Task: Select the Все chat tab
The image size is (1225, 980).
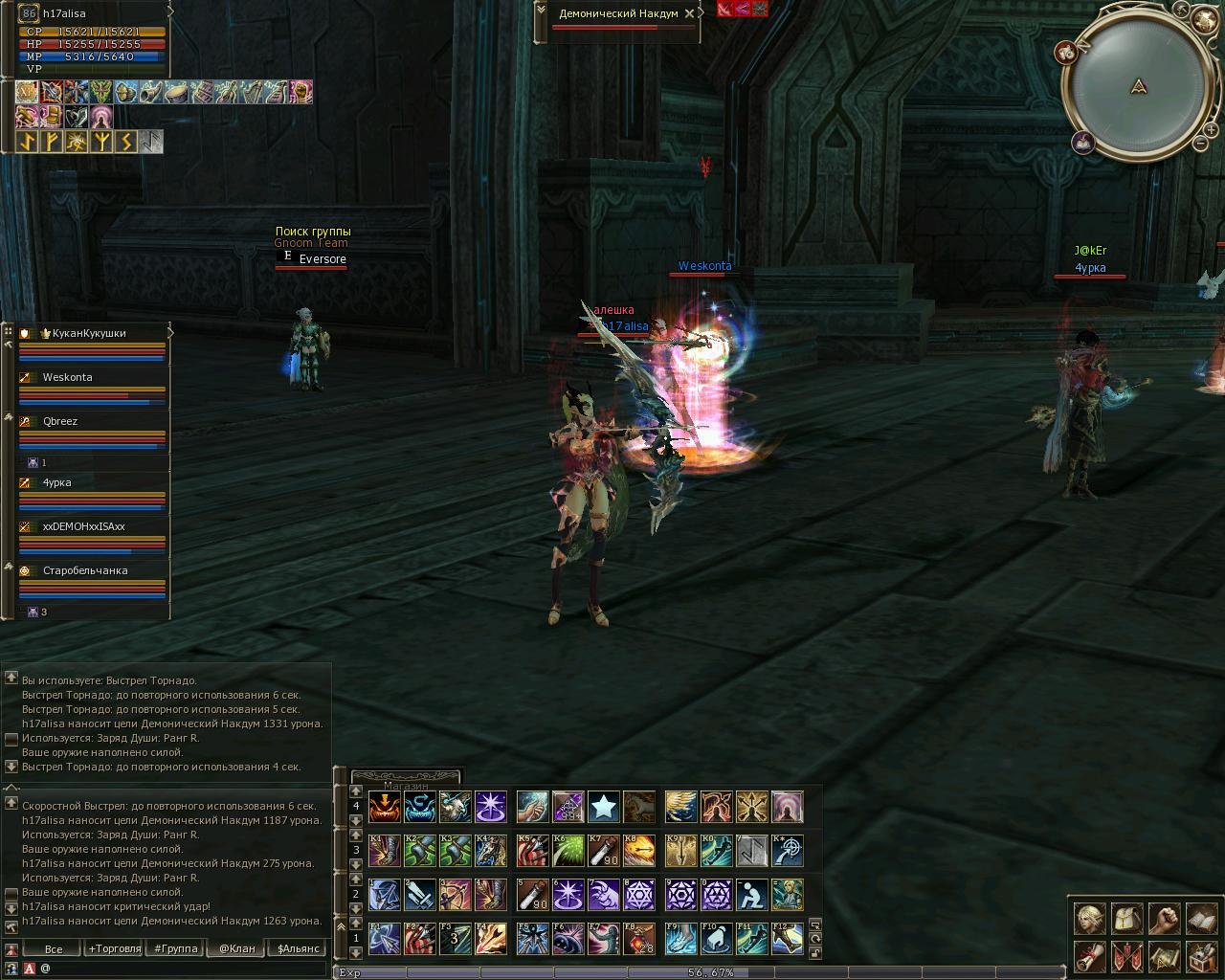Action: (54, 949)
